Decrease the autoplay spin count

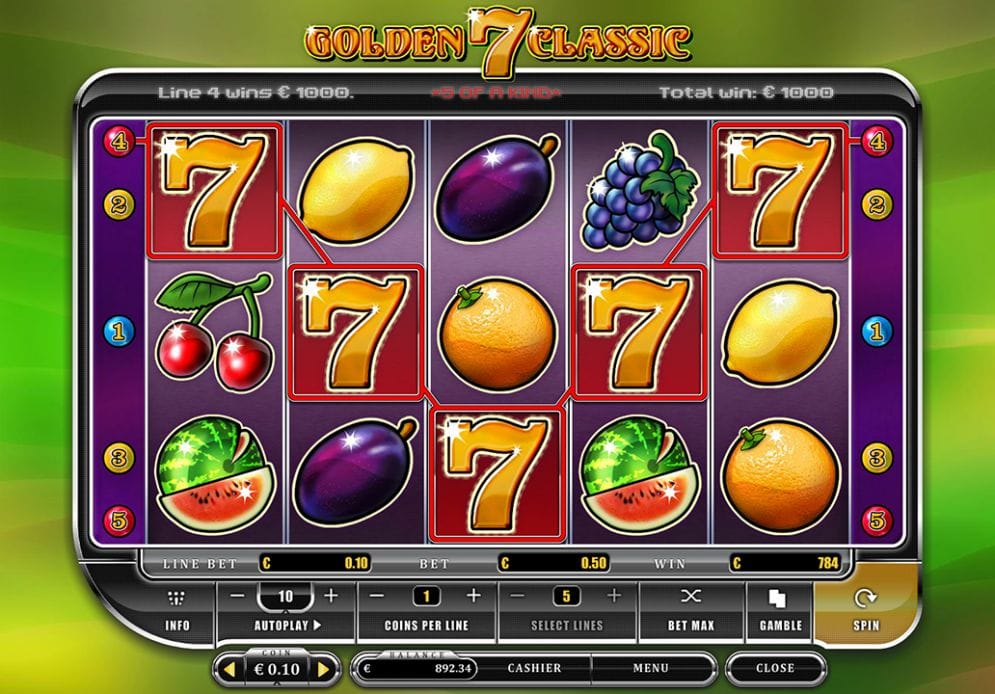pyautogui.click(x=237, y=596)
